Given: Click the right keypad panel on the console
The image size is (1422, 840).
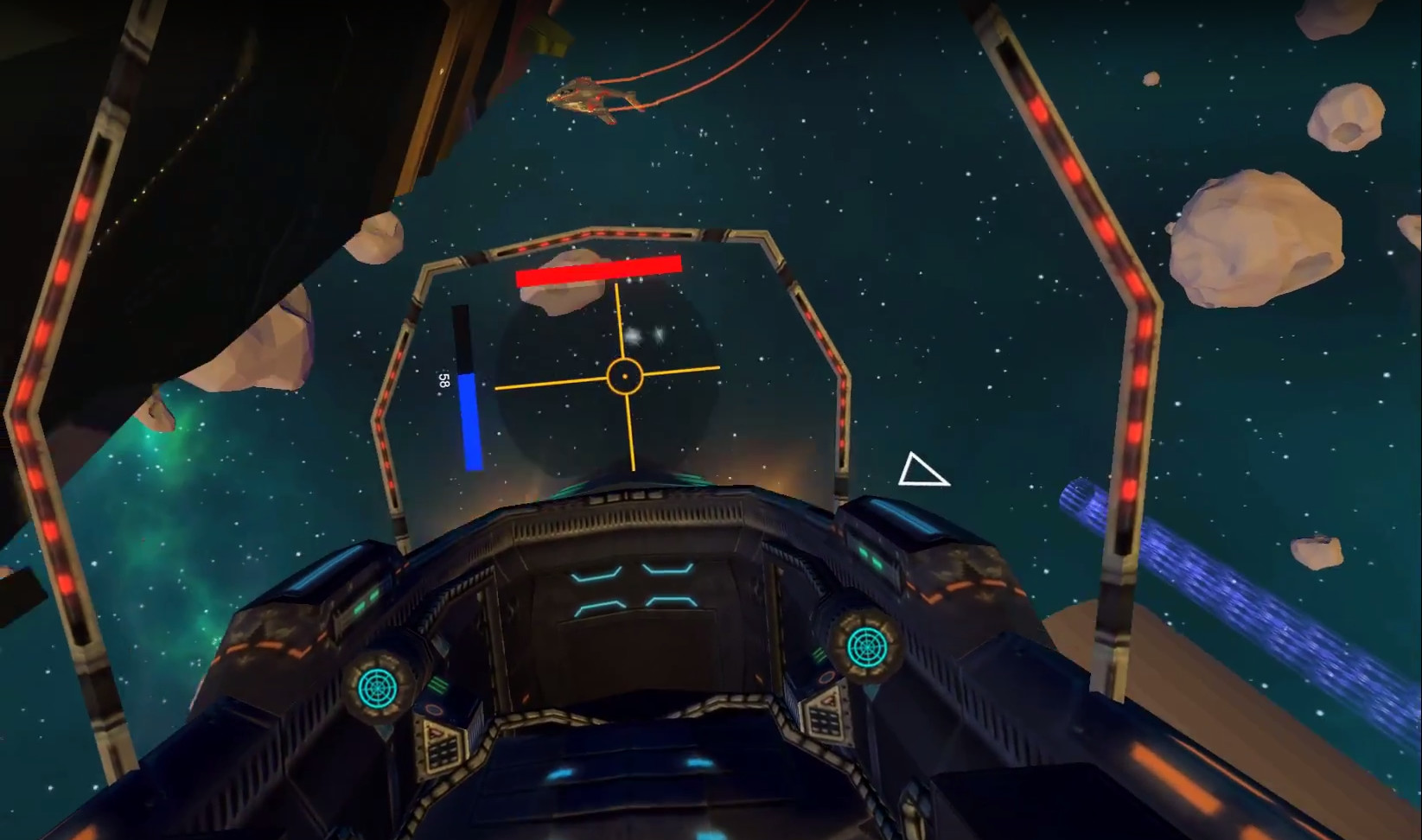Looking at the screenshot, I should click(x=823, y=721).
